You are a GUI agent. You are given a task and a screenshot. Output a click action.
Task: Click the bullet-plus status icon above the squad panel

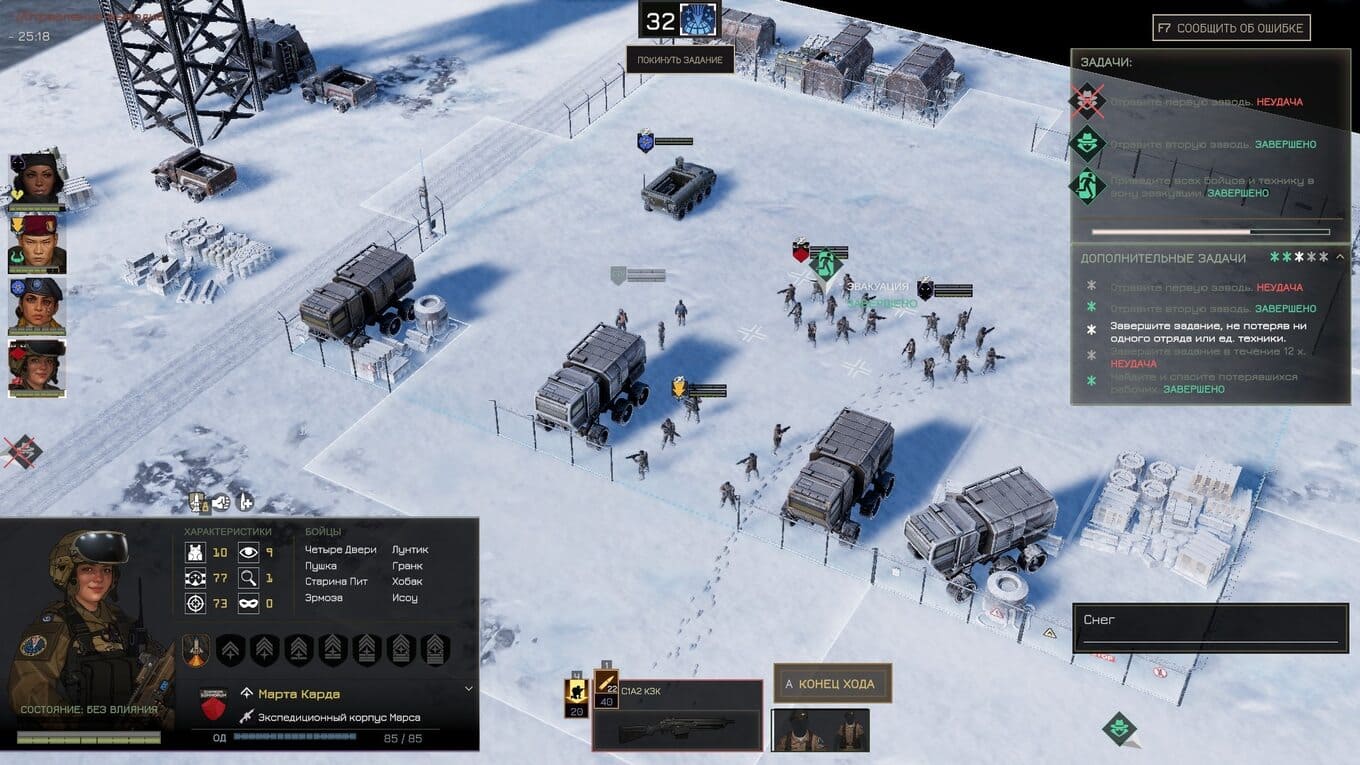click(x=245, y=502)
